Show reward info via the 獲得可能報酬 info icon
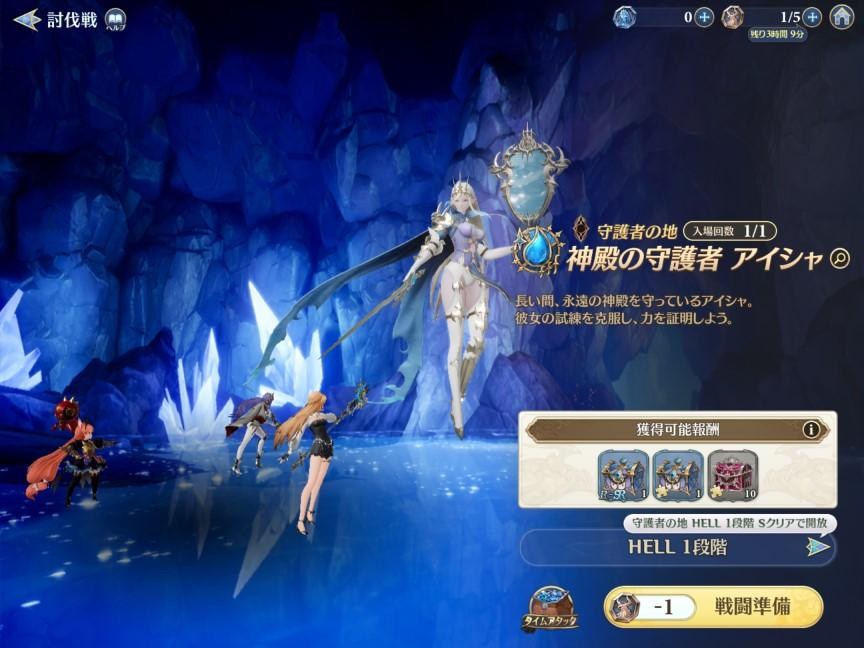 (x=811, y=430)
